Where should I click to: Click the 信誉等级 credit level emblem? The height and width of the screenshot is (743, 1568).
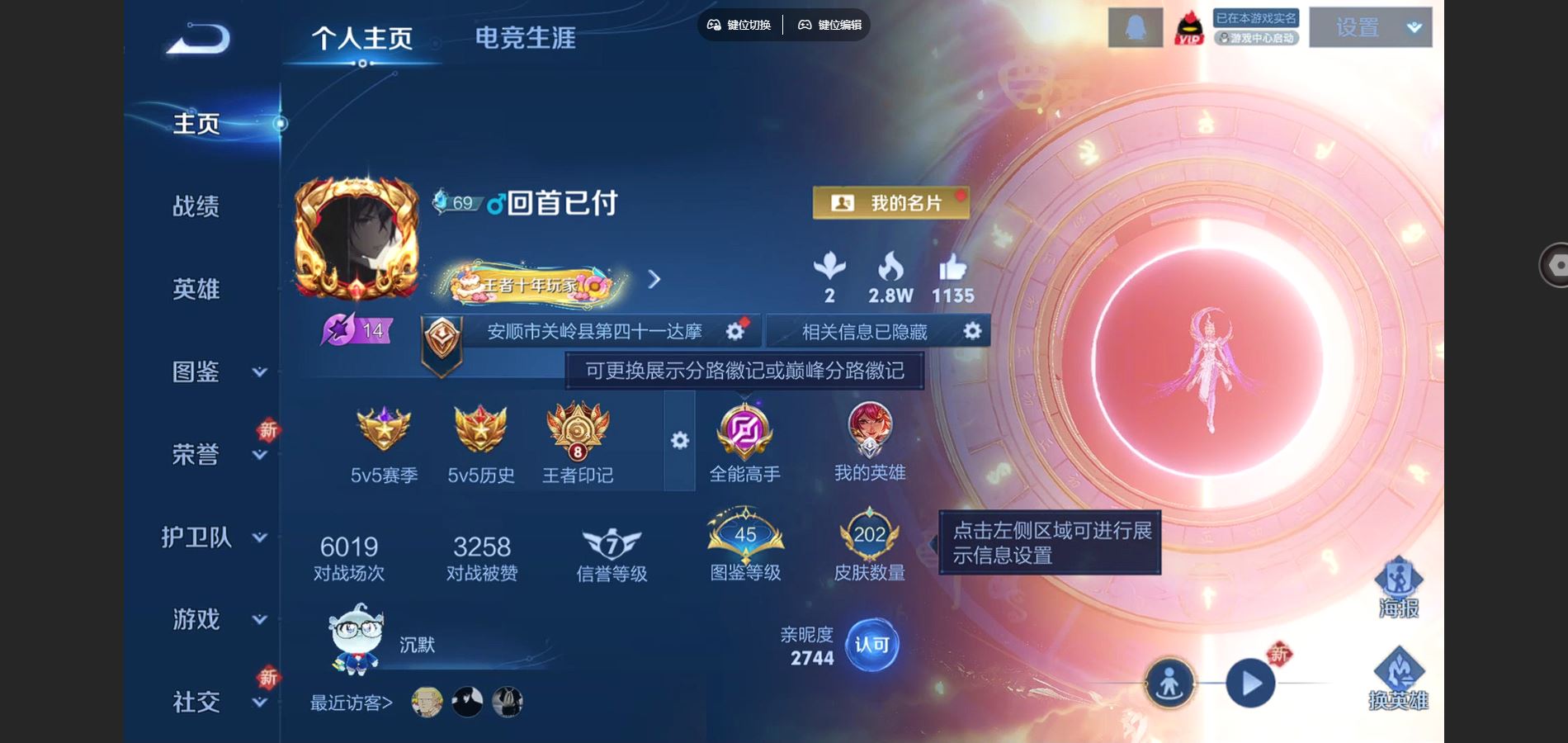pyautogui.click(x=609, y=541)
